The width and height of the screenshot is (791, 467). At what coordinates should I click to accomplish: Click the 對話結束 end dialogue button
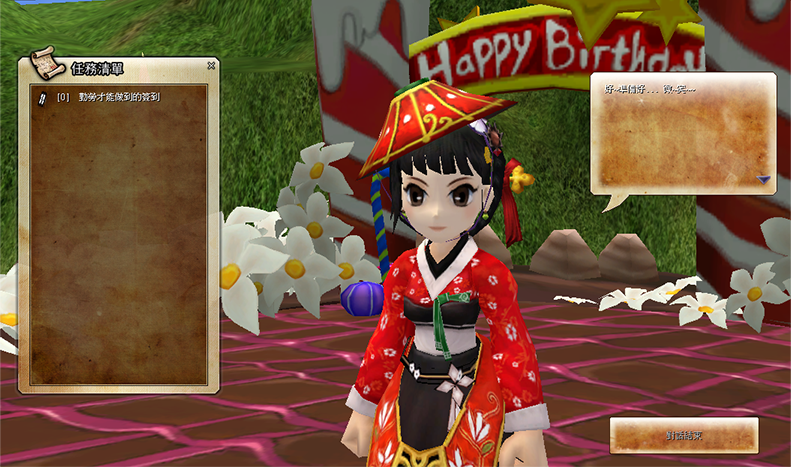[684, 435]
